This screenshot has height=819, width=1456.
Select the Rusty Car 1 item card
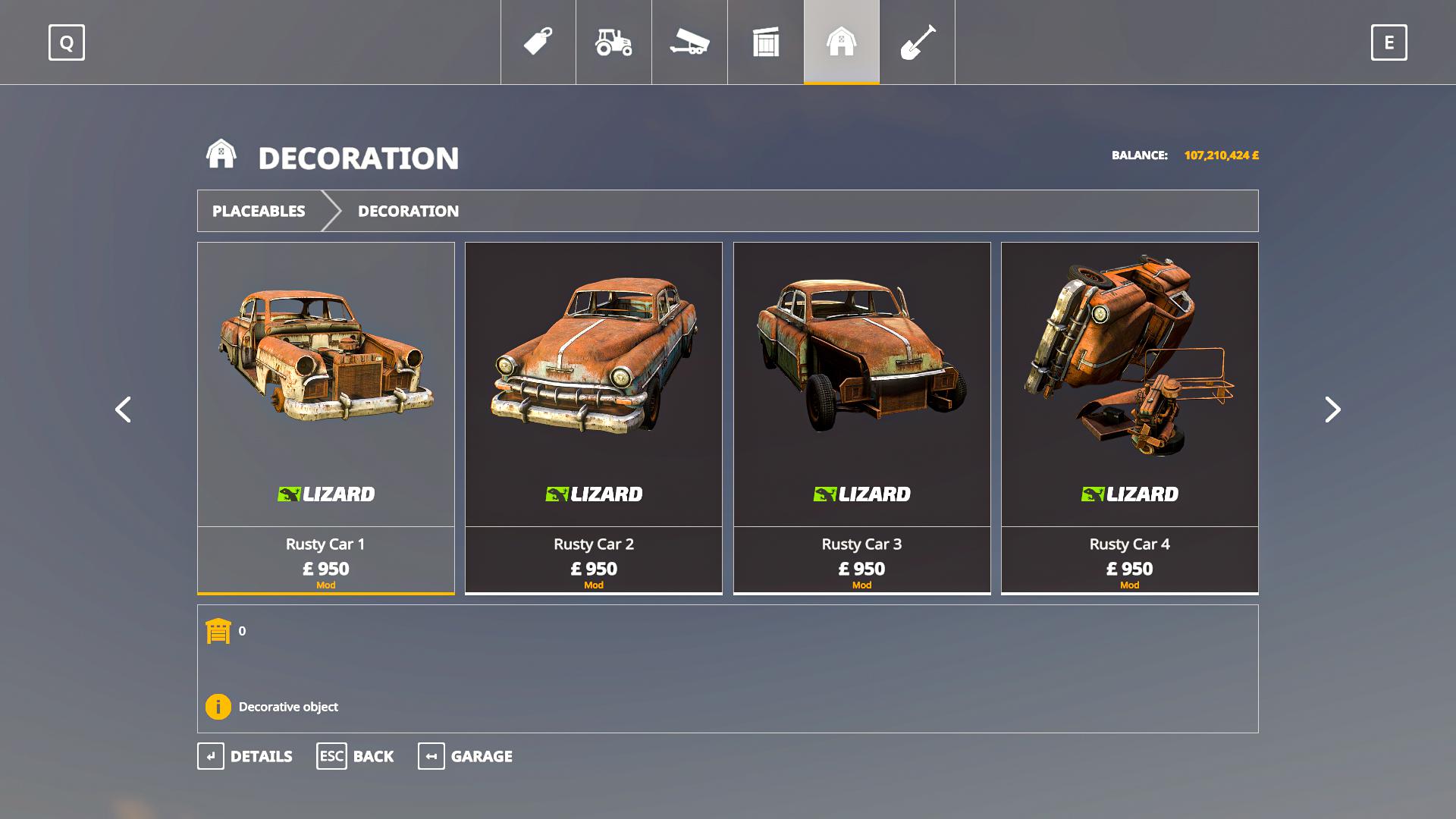326,417
